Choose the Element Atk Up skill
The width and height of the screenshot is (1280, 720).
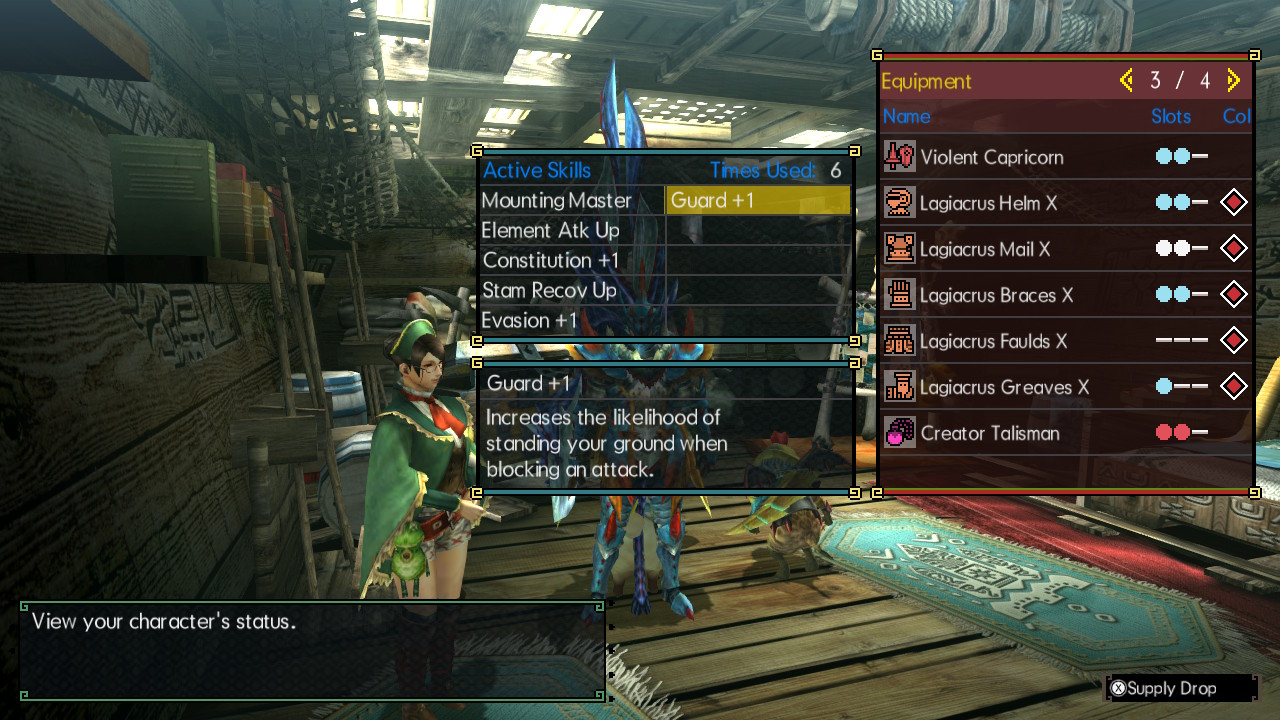551,231
